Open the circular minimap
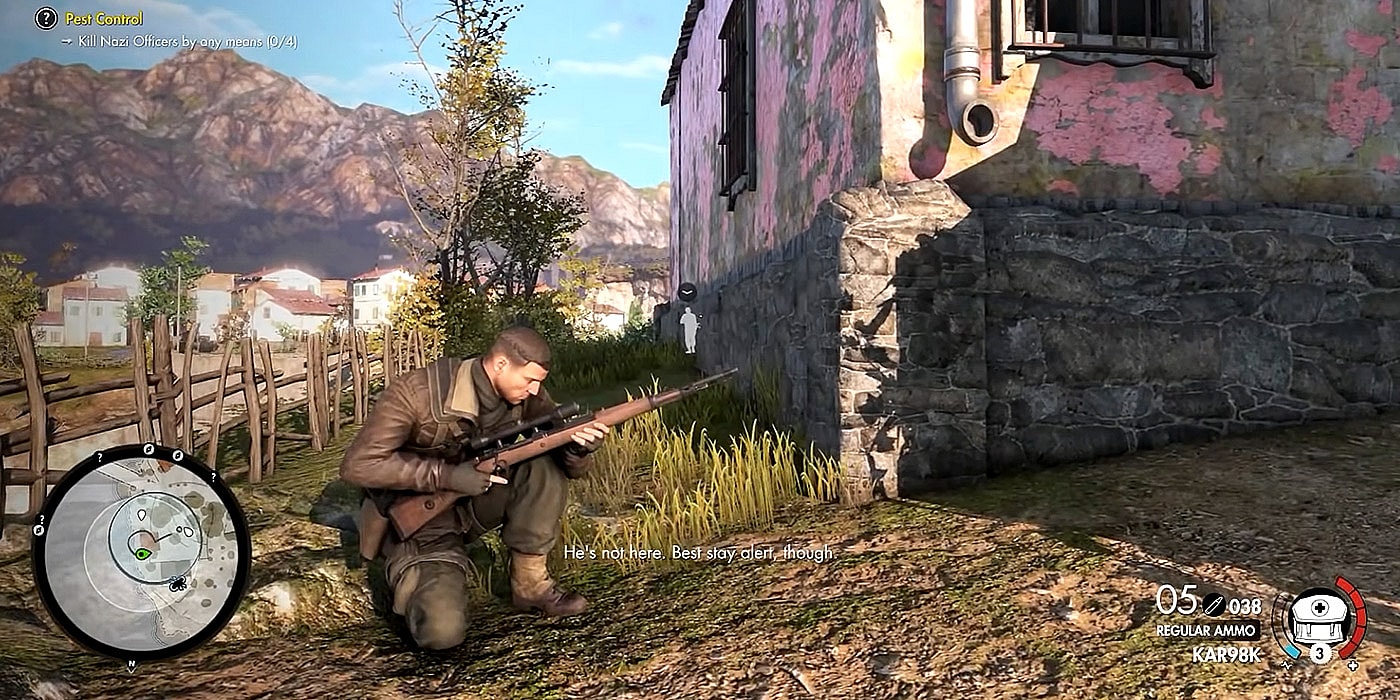This screenshot has height=700, width=1400. [141, 551]
